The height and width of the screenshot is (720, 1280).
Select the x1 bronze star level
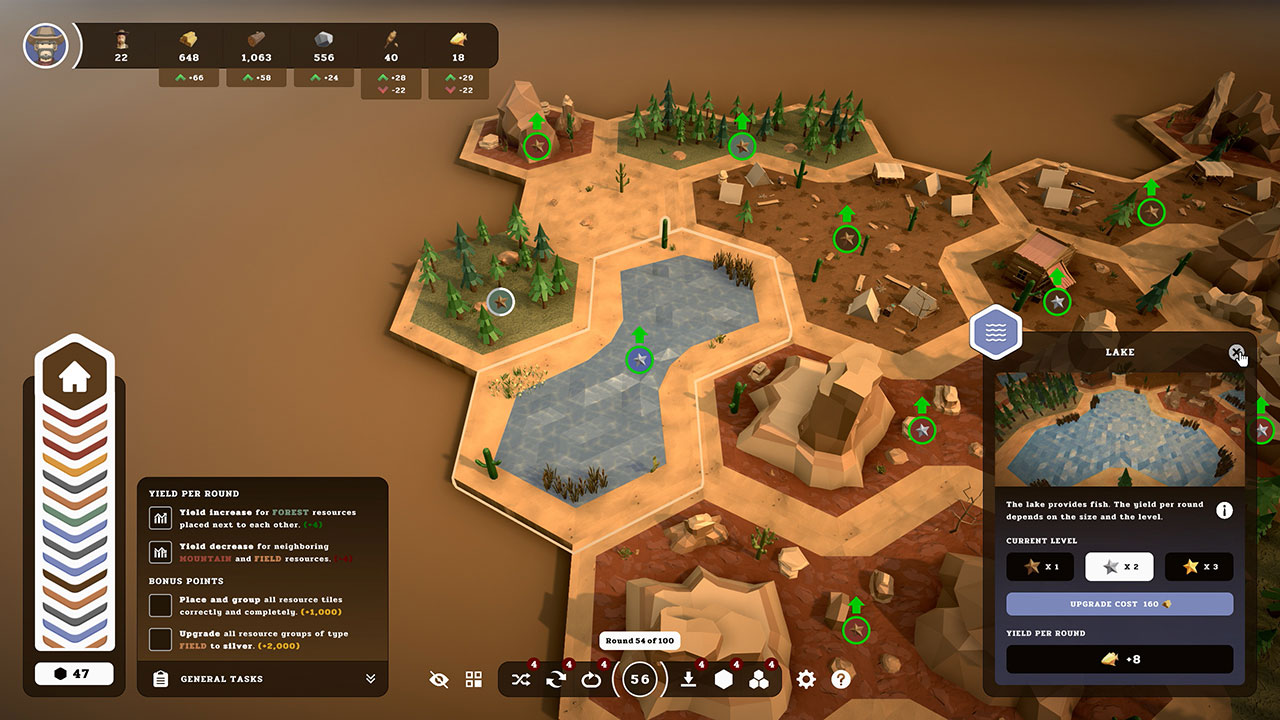pyautogui.click(x=1040, y=567)
